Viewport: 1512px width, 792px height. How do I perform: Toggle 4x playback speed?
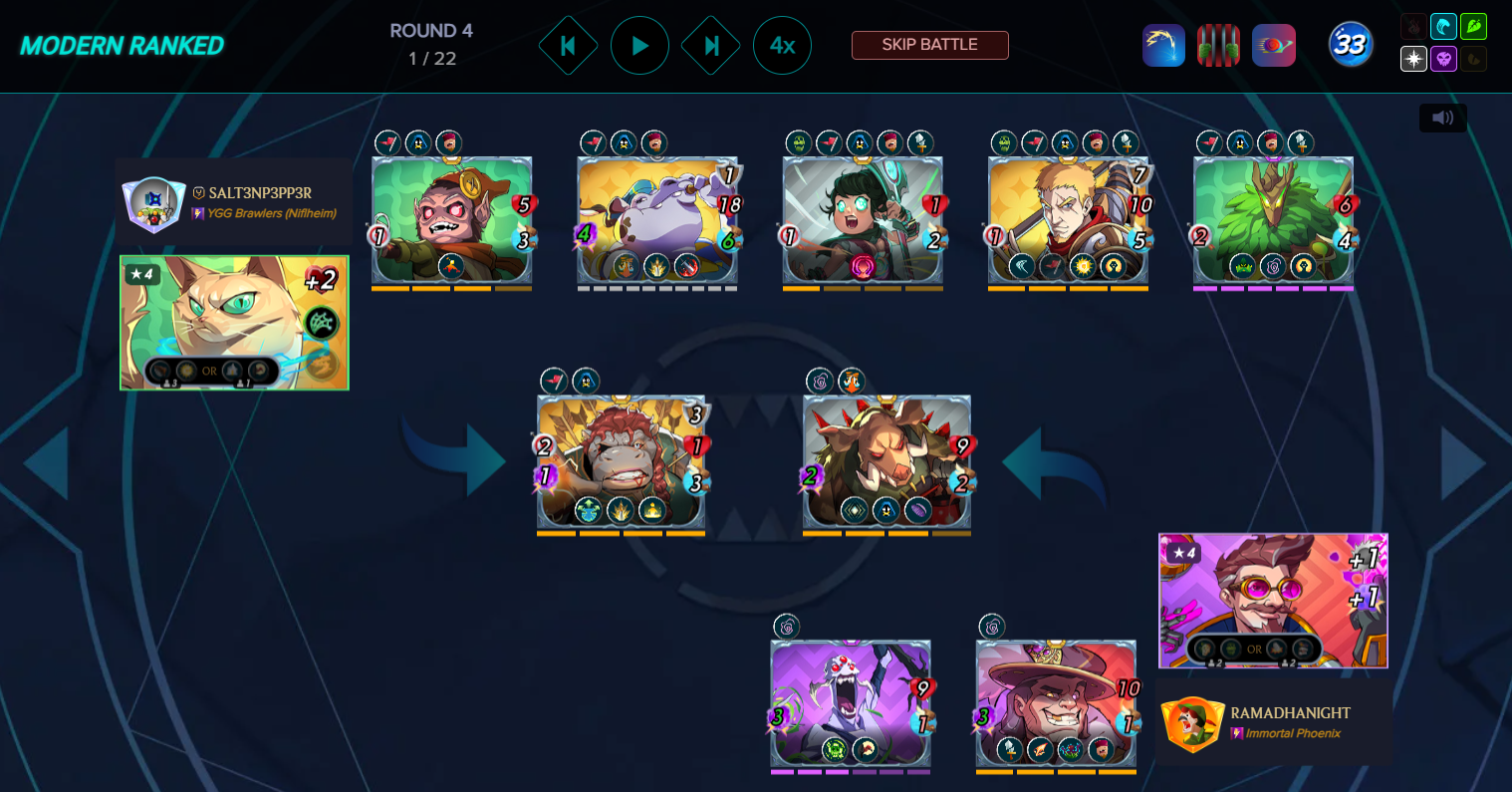point(782,46)
